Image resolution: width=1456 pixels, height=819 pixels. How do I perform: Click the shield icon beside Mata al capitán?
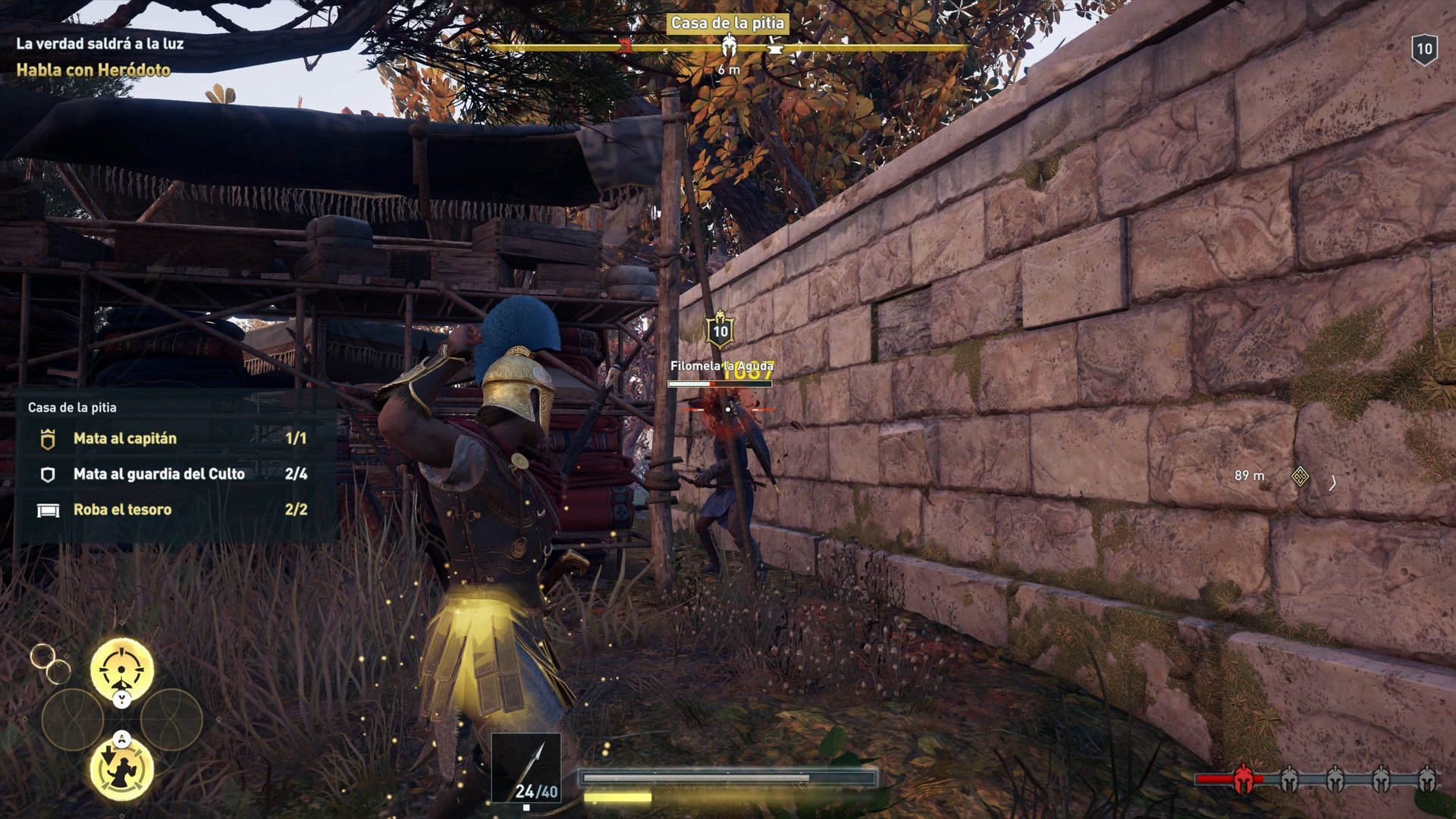(49, 438)
